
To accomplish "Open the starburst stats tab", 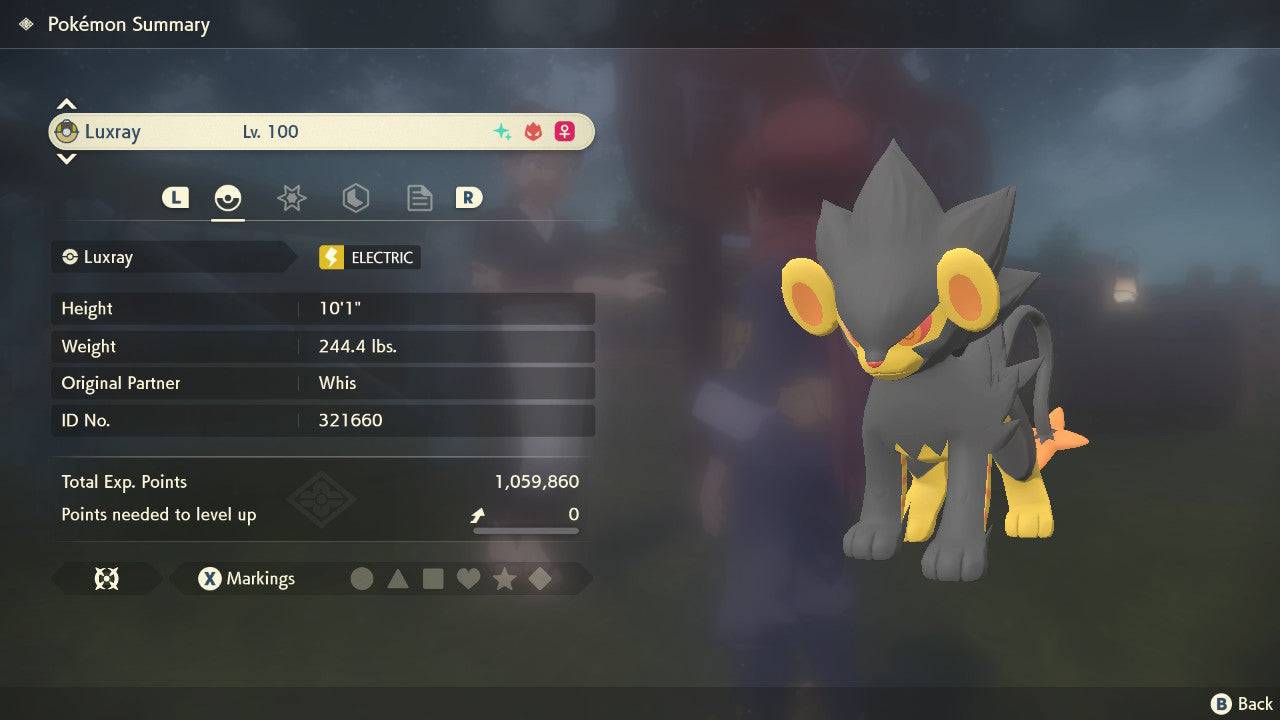I will point(291,198).
